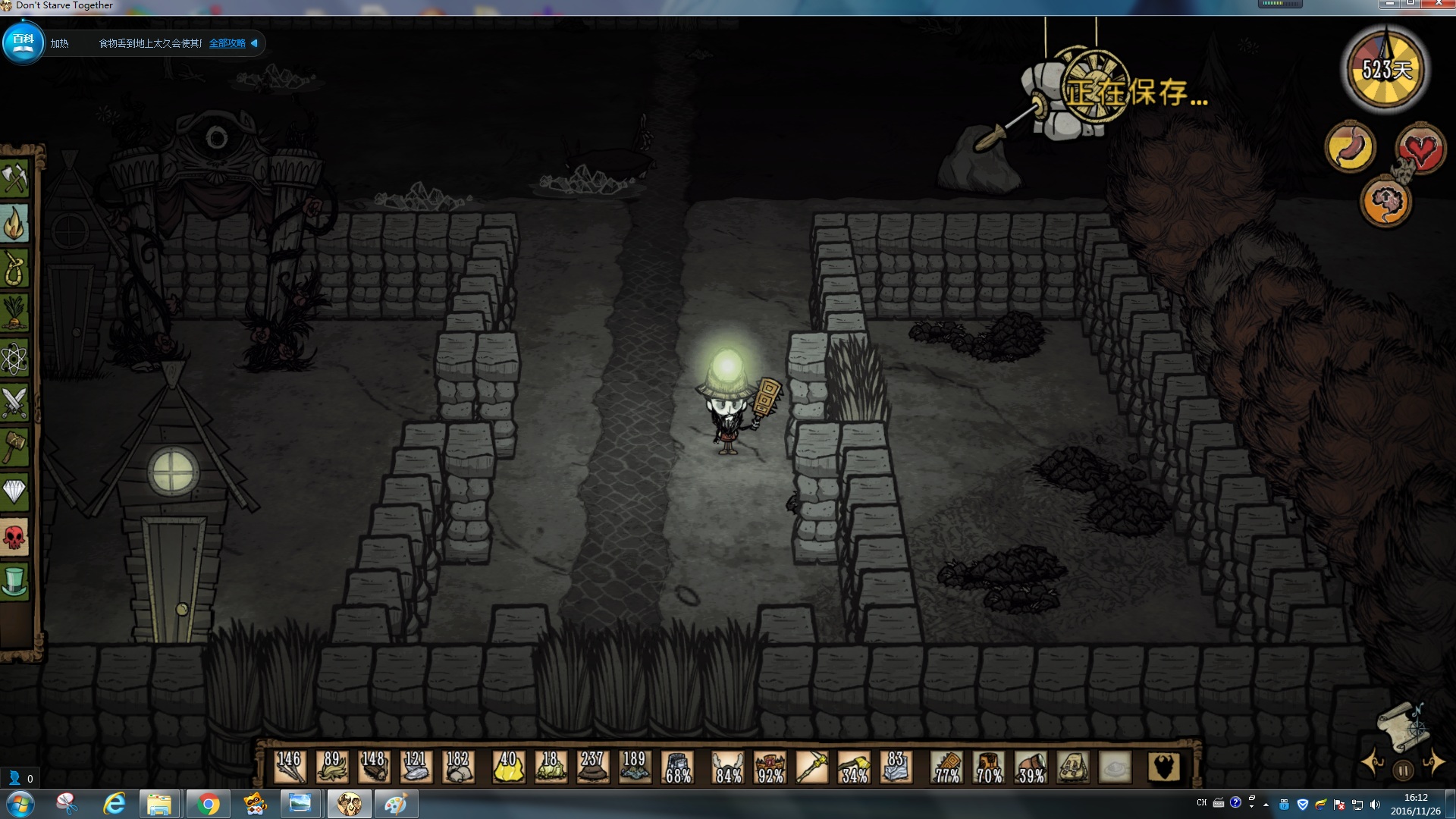Image resolution: width=1456 pixels, height=819 pixels.
Task: Open the Magic tab with red skull
Action: [x=14, y=537]
